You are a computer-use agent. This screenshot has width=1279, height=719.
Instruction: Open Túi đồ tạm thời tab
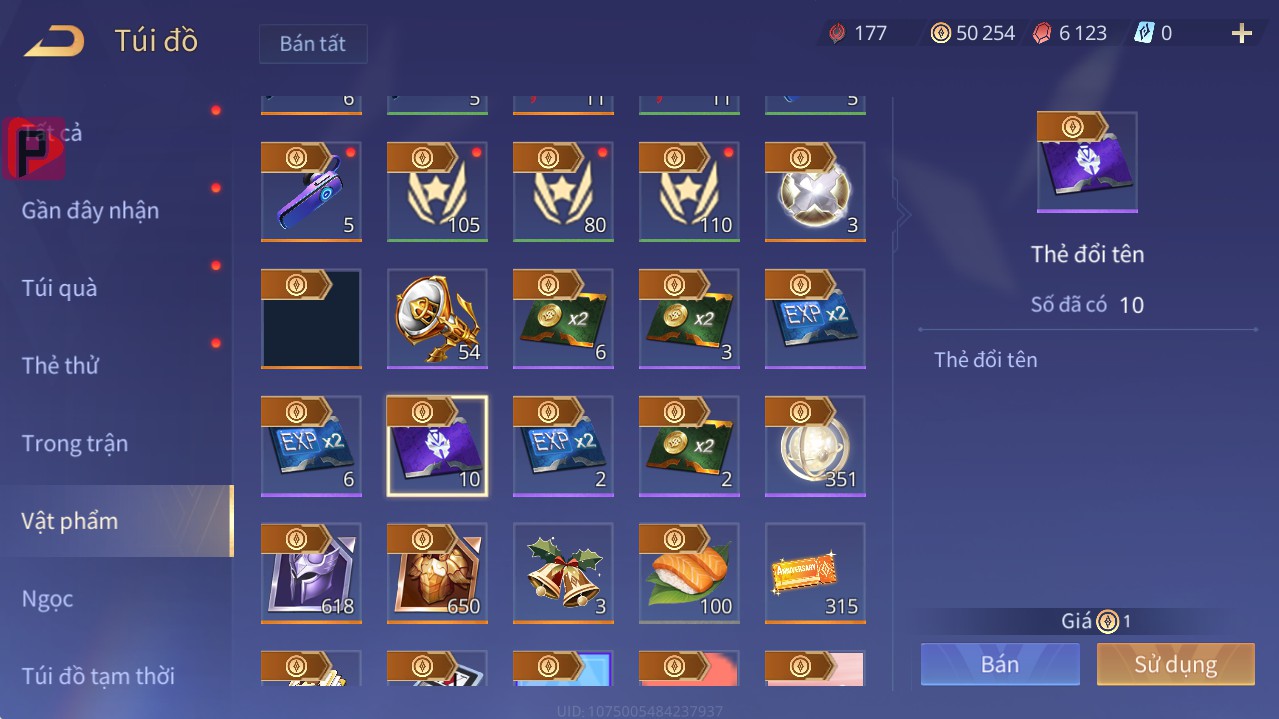(98, 676)
